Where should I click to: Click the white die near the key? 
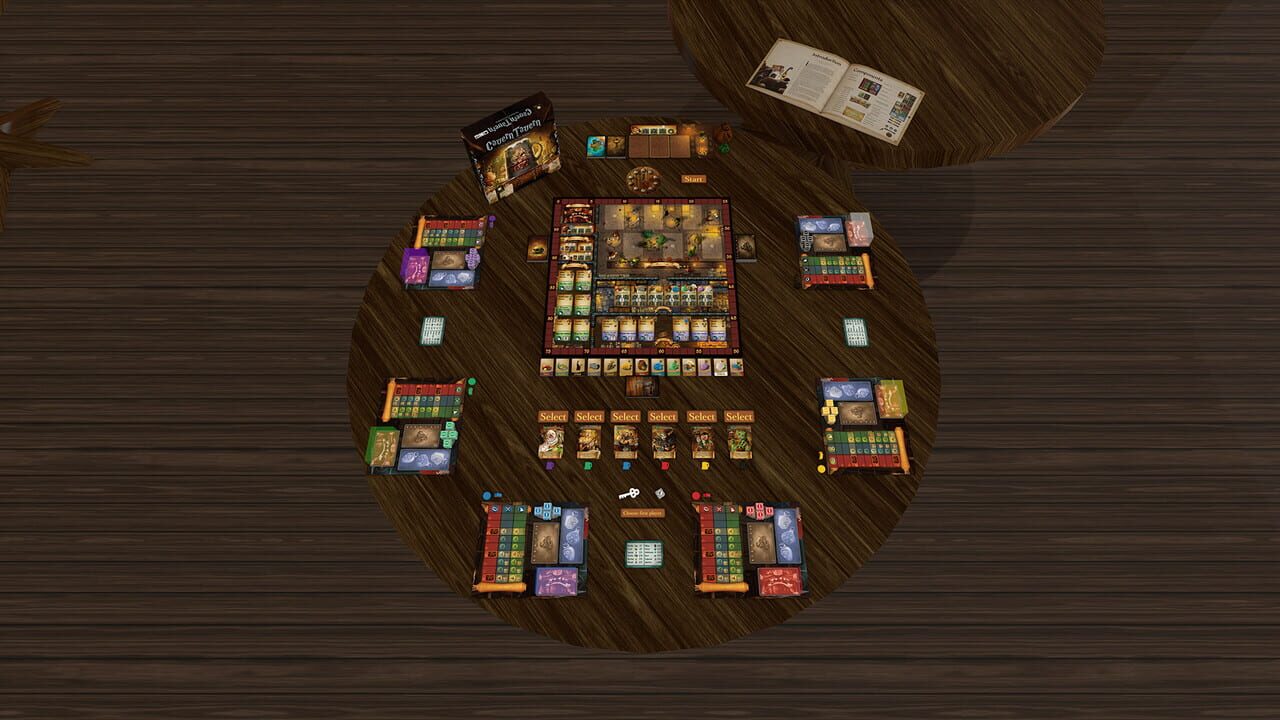660,493
